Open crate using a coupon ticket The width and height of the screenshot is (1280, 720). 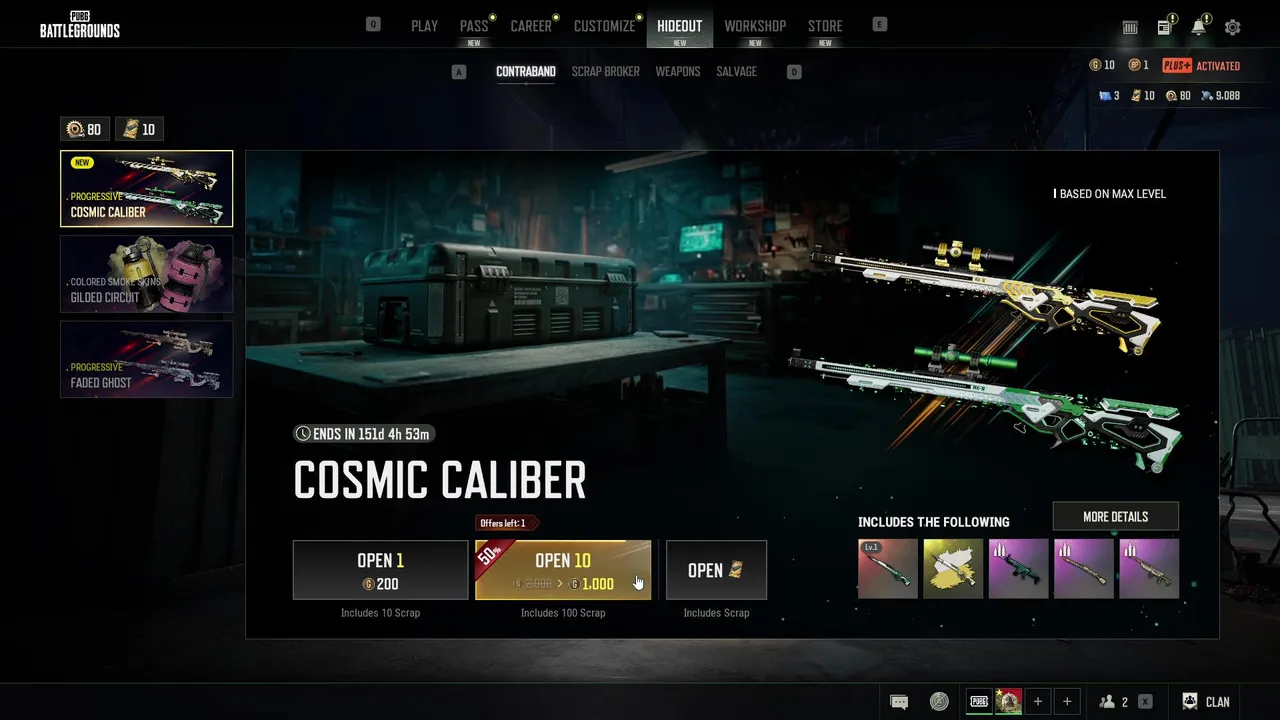(x=716, y=570)
